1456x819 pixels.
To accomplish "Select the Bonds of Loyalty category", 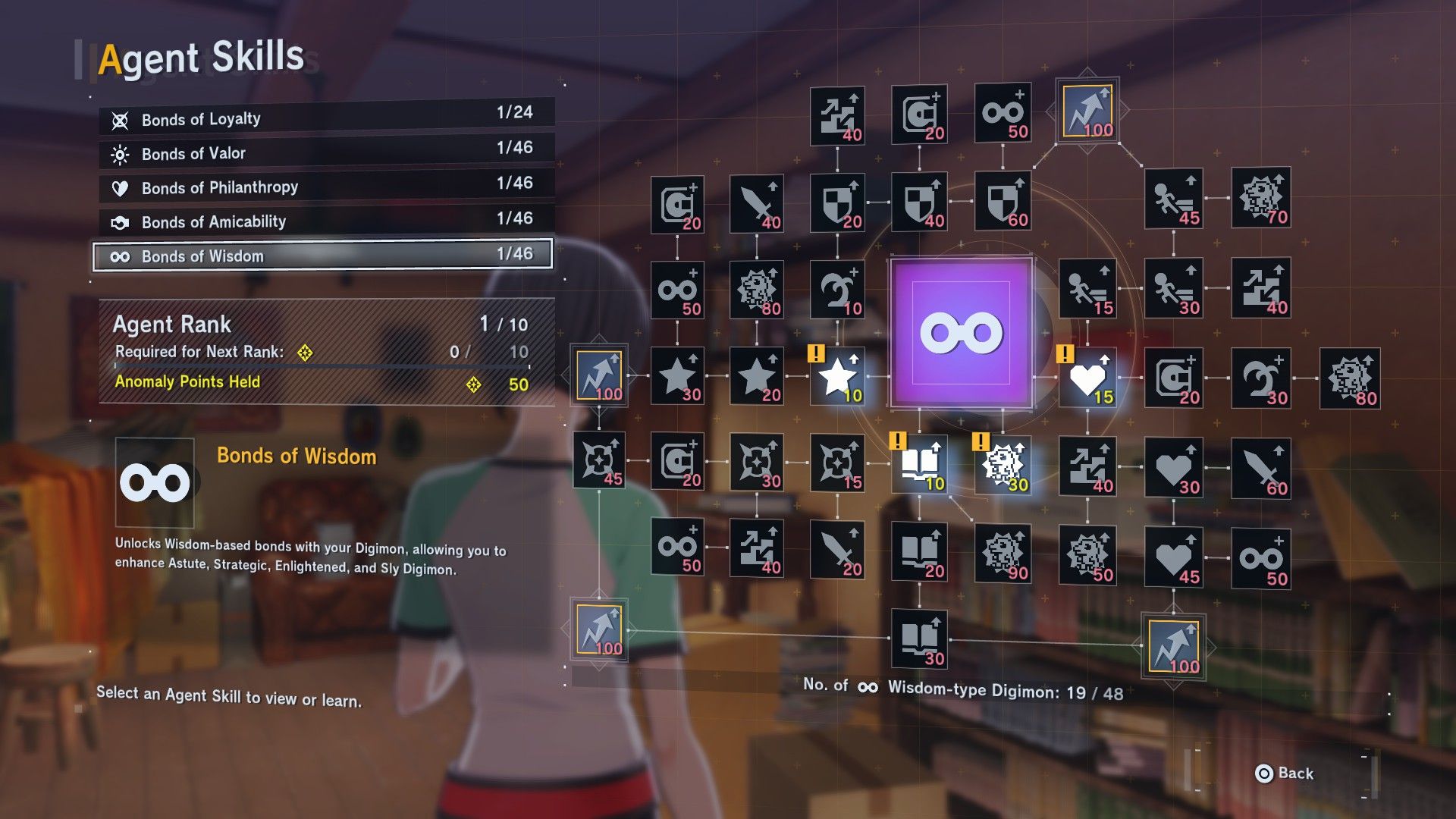I will pyautogui.click(x=326, y=118).
